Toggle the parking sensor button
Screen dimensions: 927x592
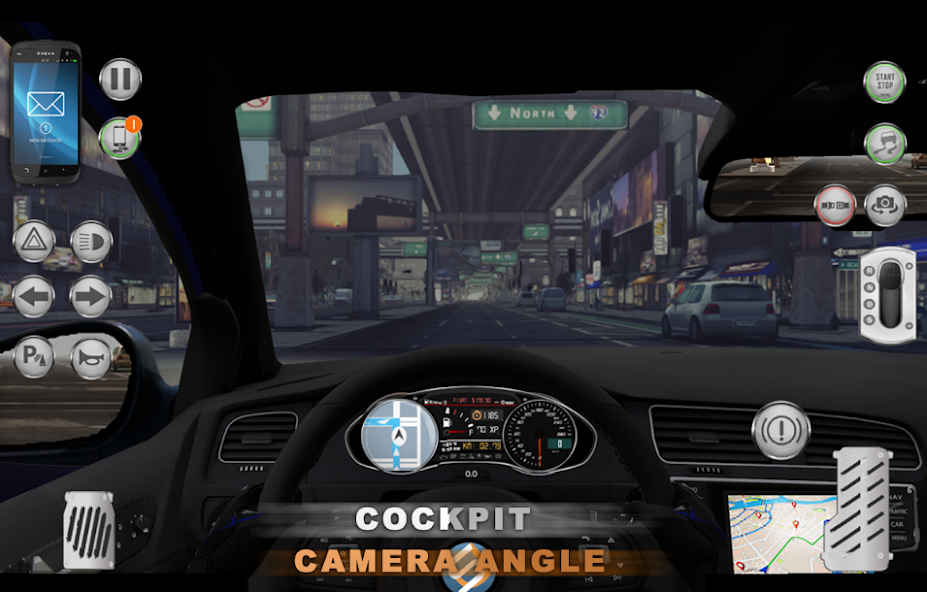[34, 357]
